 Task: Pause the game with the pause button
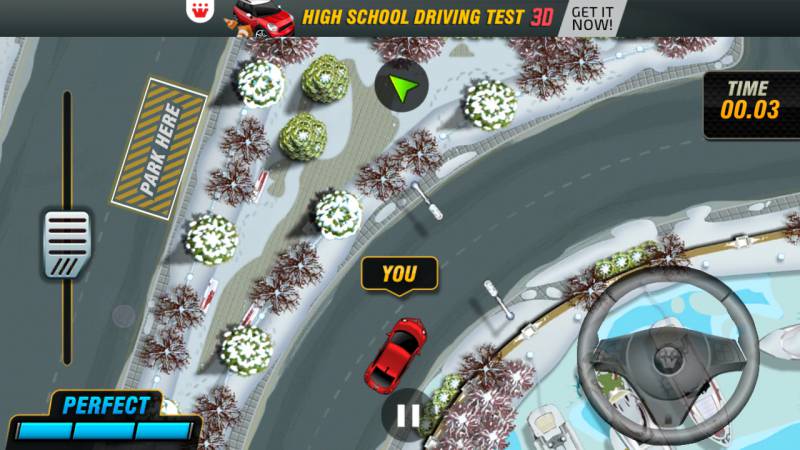click(x=407, y=414)
